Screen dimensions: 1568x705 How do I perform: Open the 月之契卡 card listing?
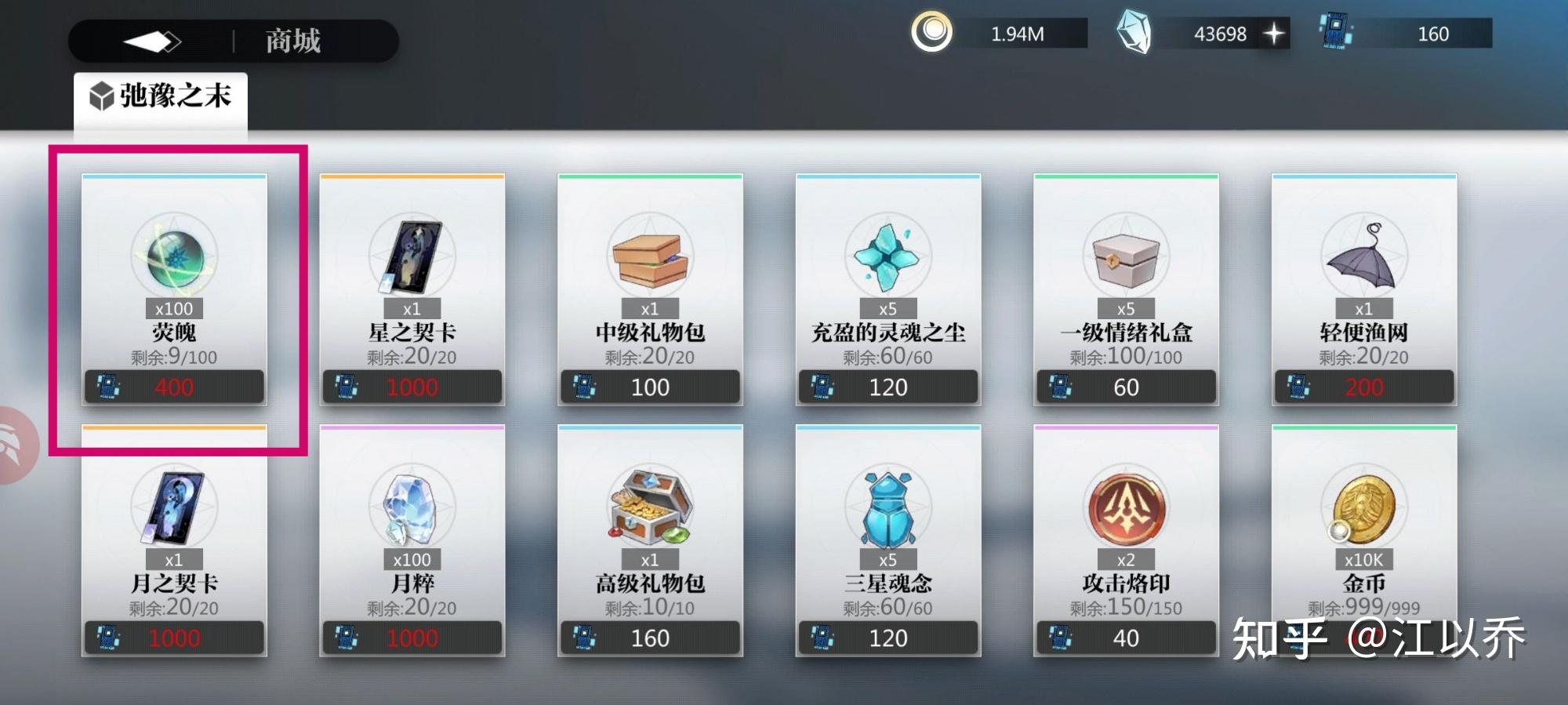pos(174,541)
